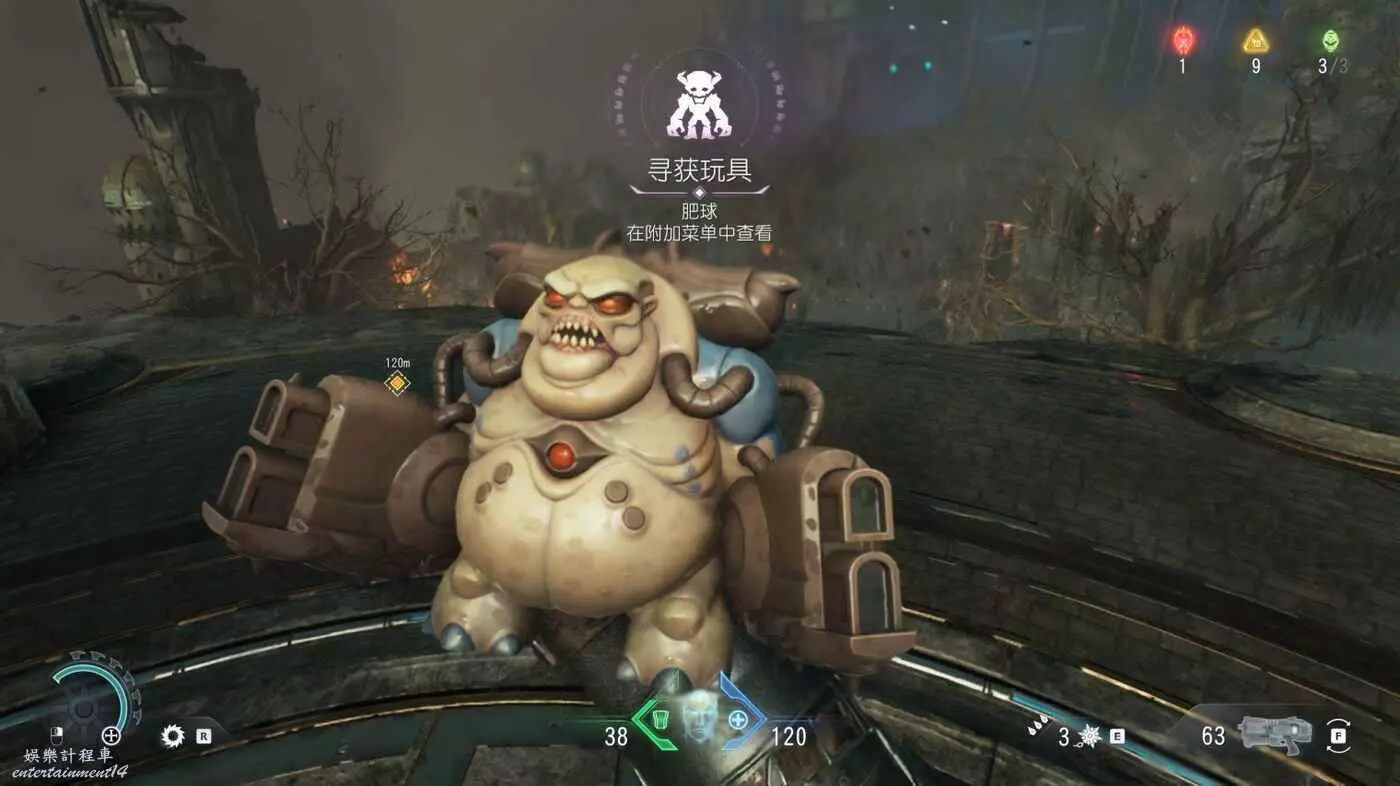Select the orange waypoint marker at 120m
1400x786 pixels.
click(397, 382)
